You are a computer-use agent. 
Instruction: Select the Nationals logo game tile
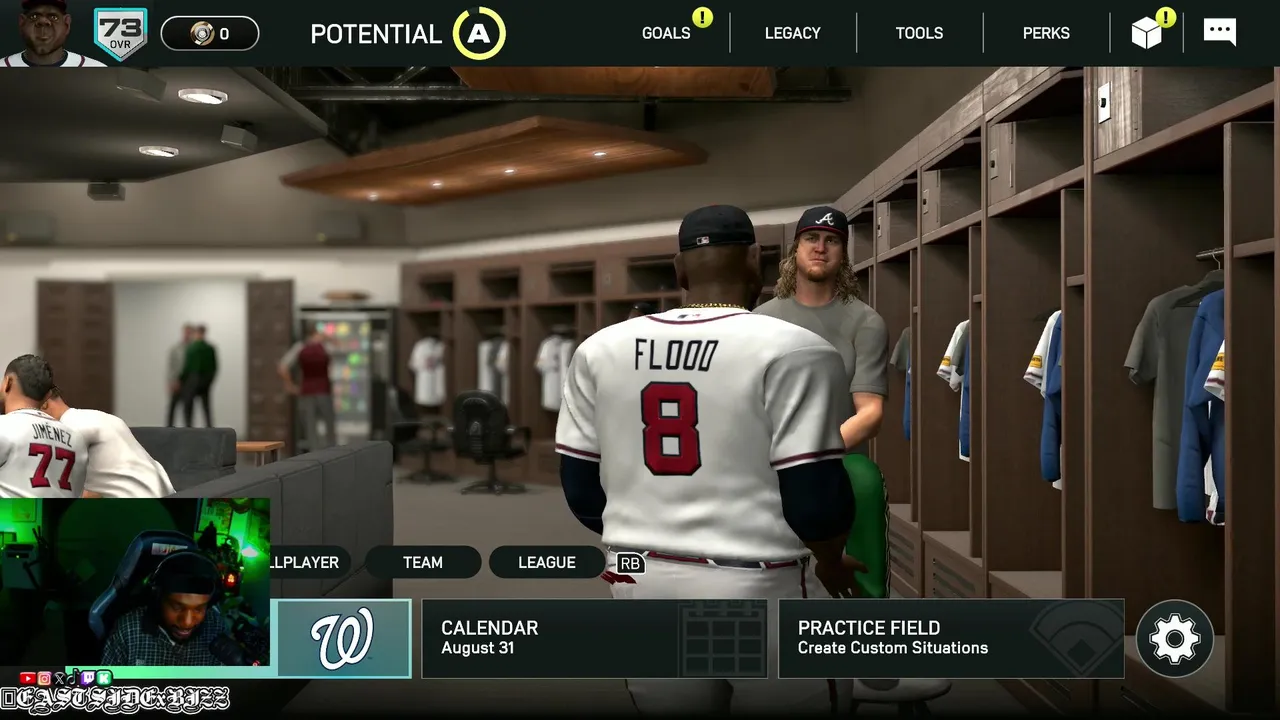[x=343, y=638]
